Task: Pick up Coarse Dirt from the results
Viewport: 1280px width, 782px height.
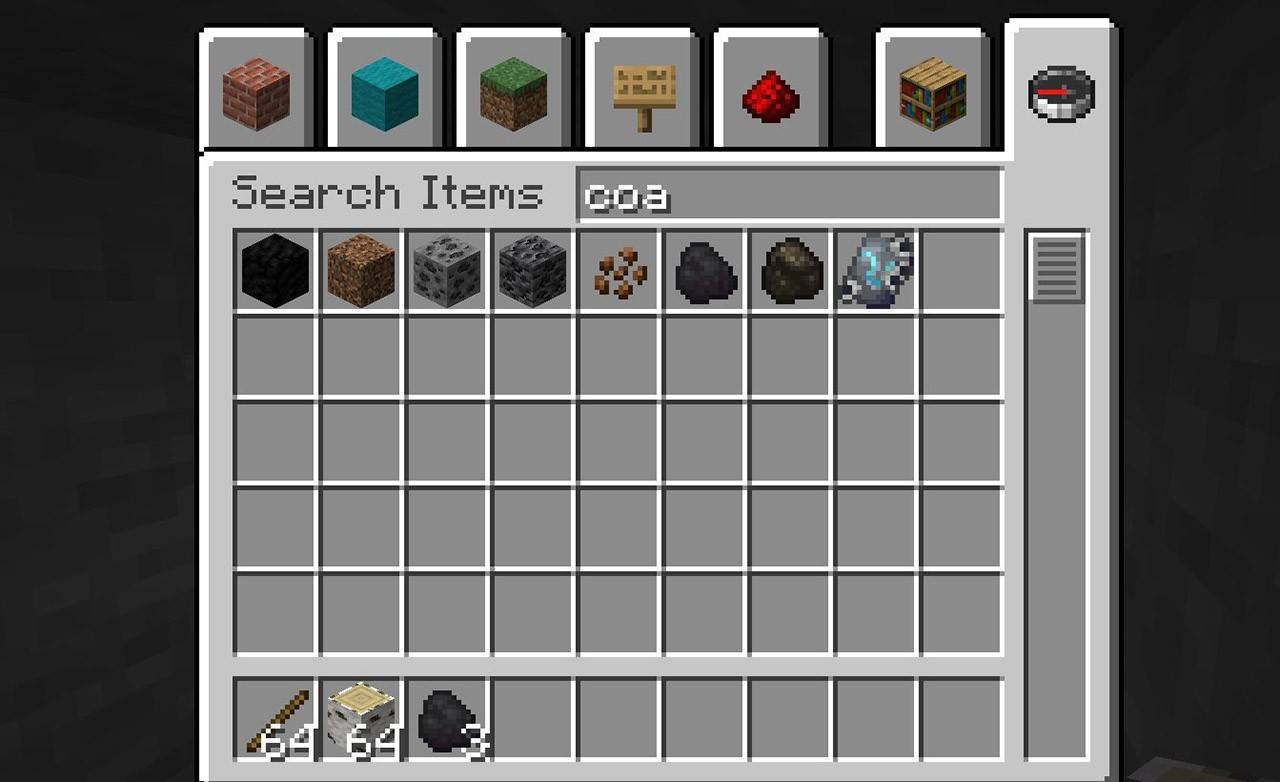Action: click(360, 270)
